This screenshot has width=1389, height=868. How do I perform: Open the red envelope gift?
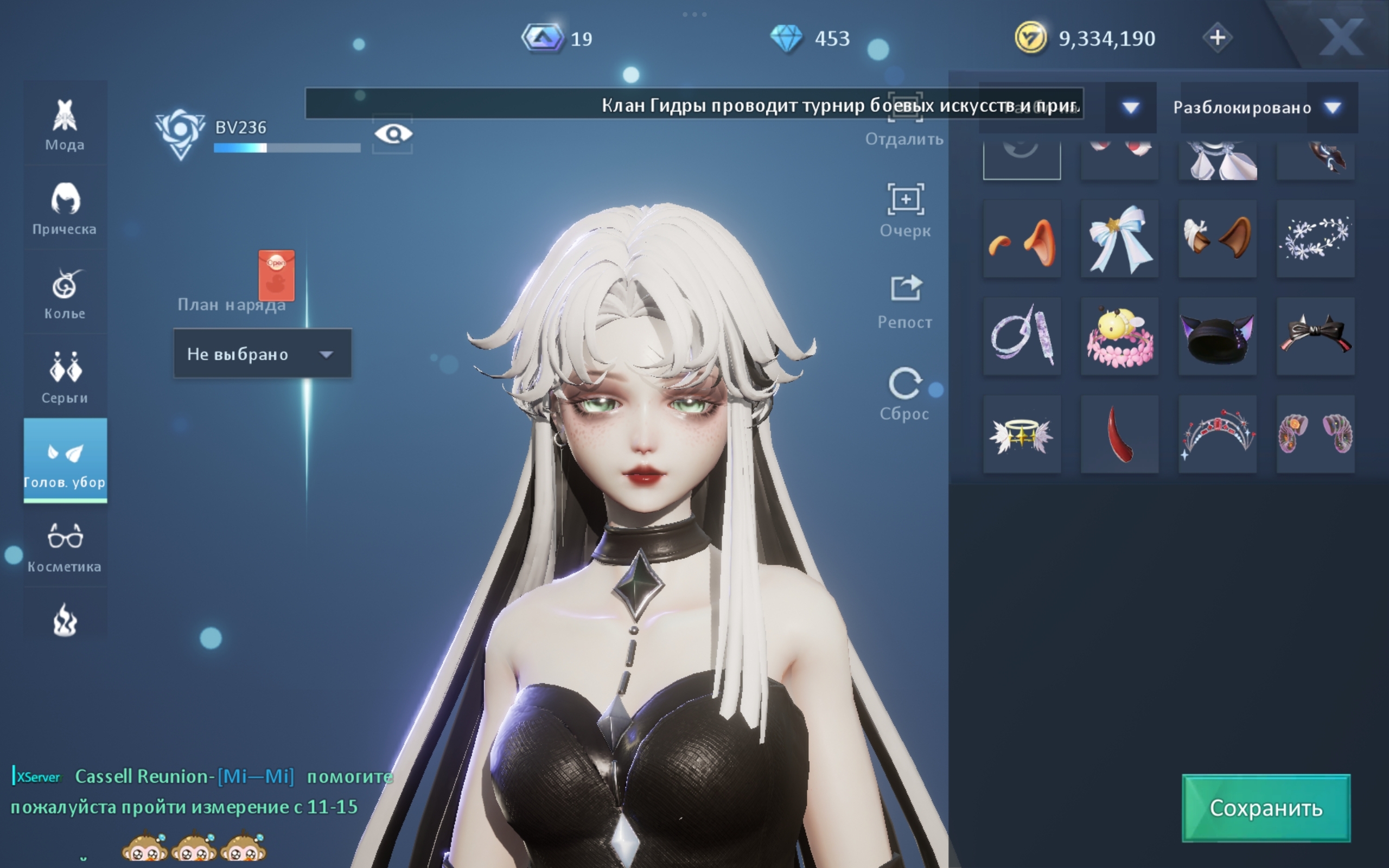[276, 275]
